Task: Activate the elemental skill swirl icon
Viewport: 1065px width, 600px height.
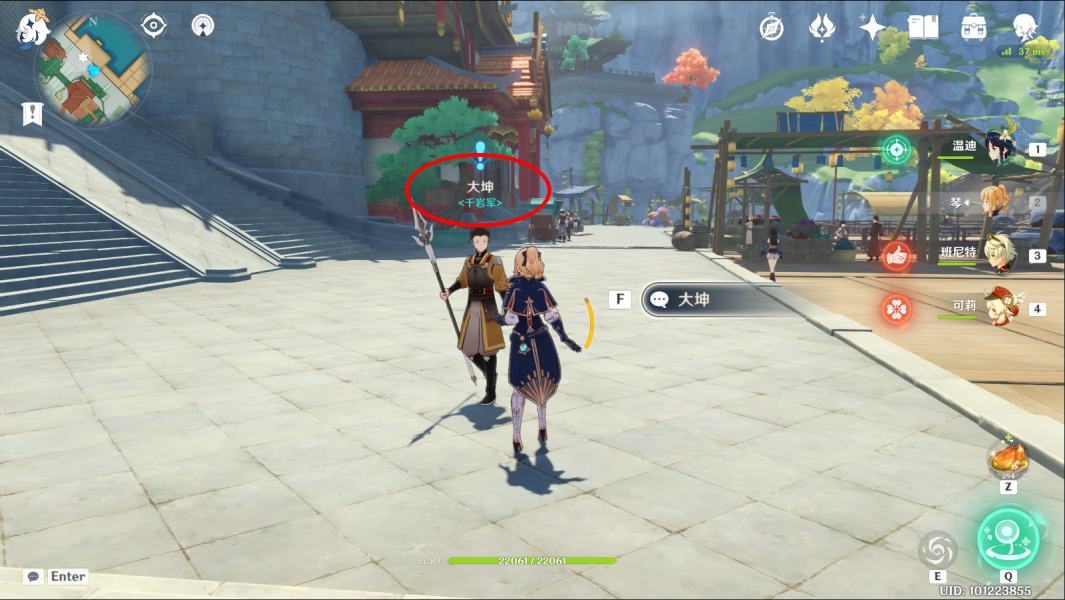Action: 938,549
